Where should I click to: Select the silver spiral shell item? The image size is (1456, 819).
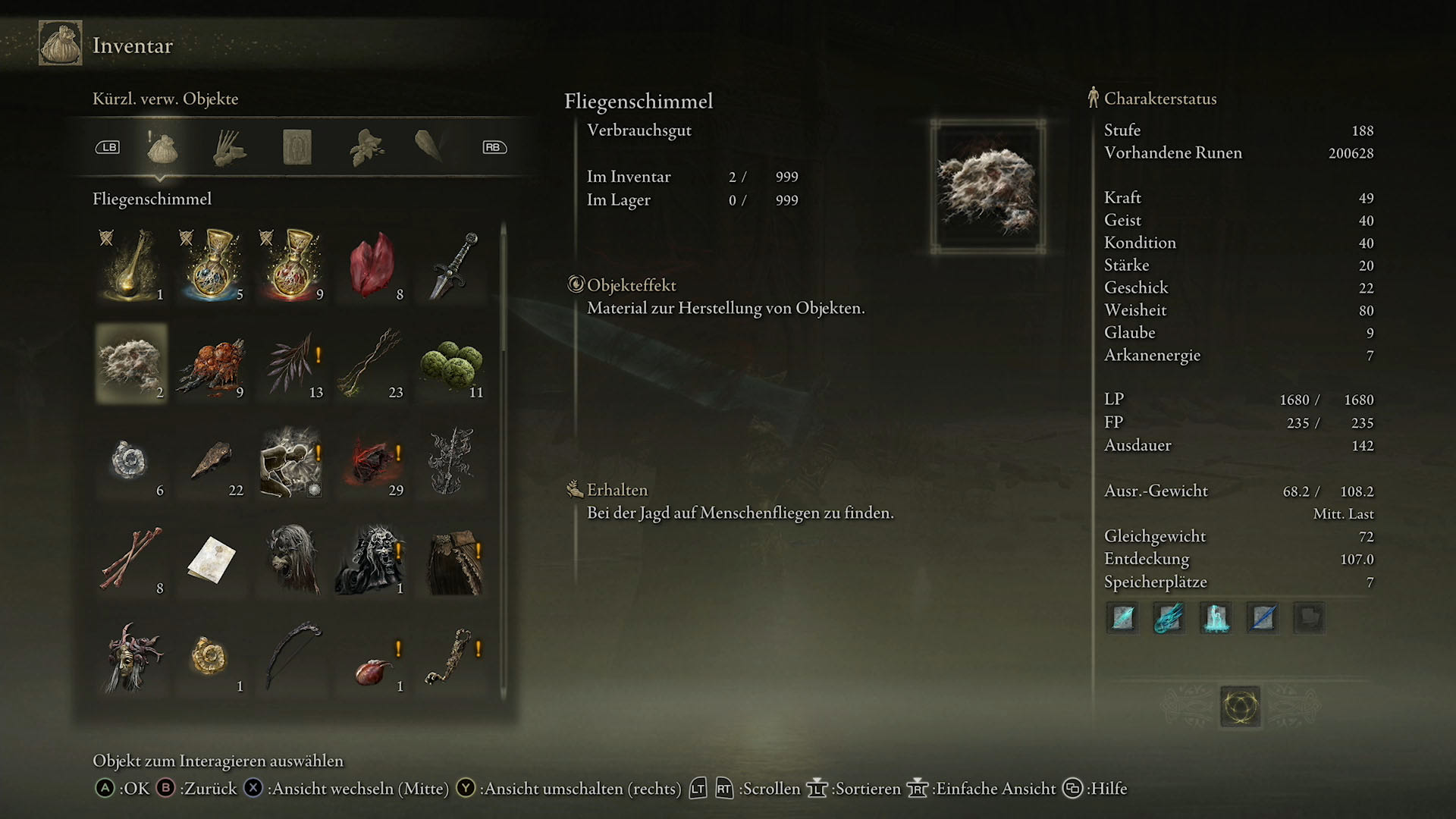[x=131, y=461]
